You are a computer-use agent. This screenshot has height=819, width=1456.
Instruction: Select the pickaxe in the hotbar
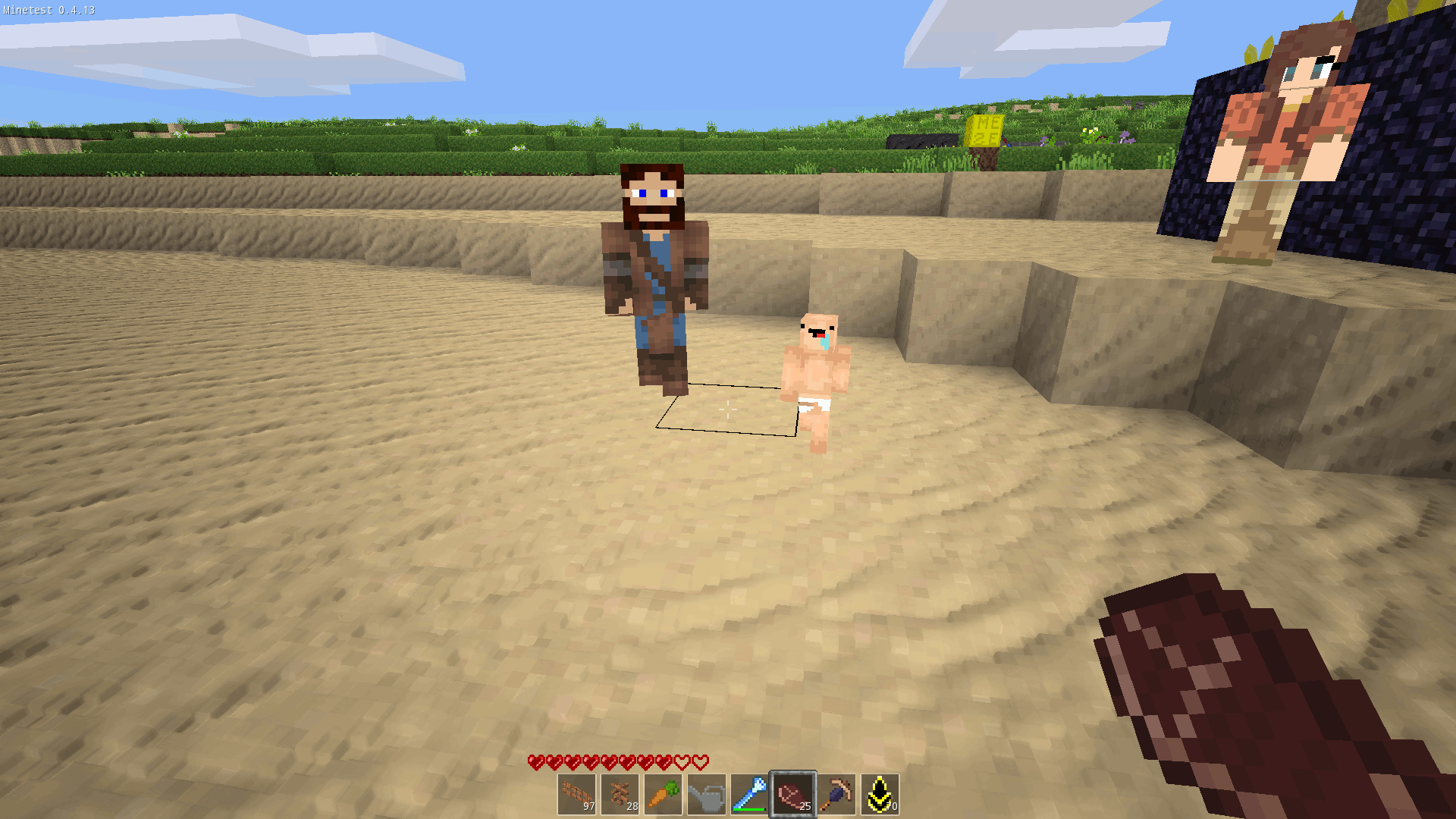(x=836, y=792)
